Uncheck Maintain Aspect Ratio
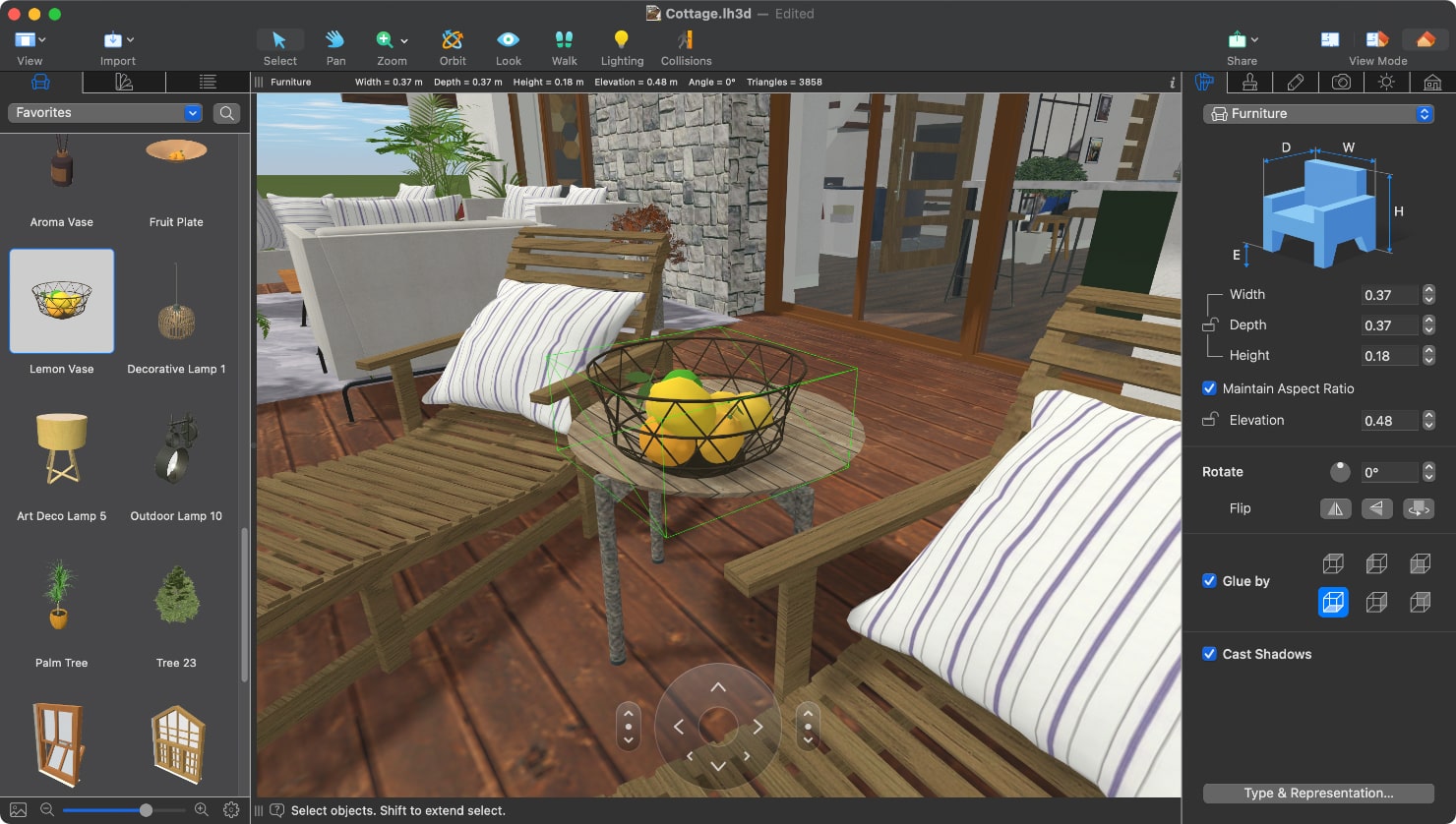Screen dimensions: 1456x824 tap(1209, 388)
